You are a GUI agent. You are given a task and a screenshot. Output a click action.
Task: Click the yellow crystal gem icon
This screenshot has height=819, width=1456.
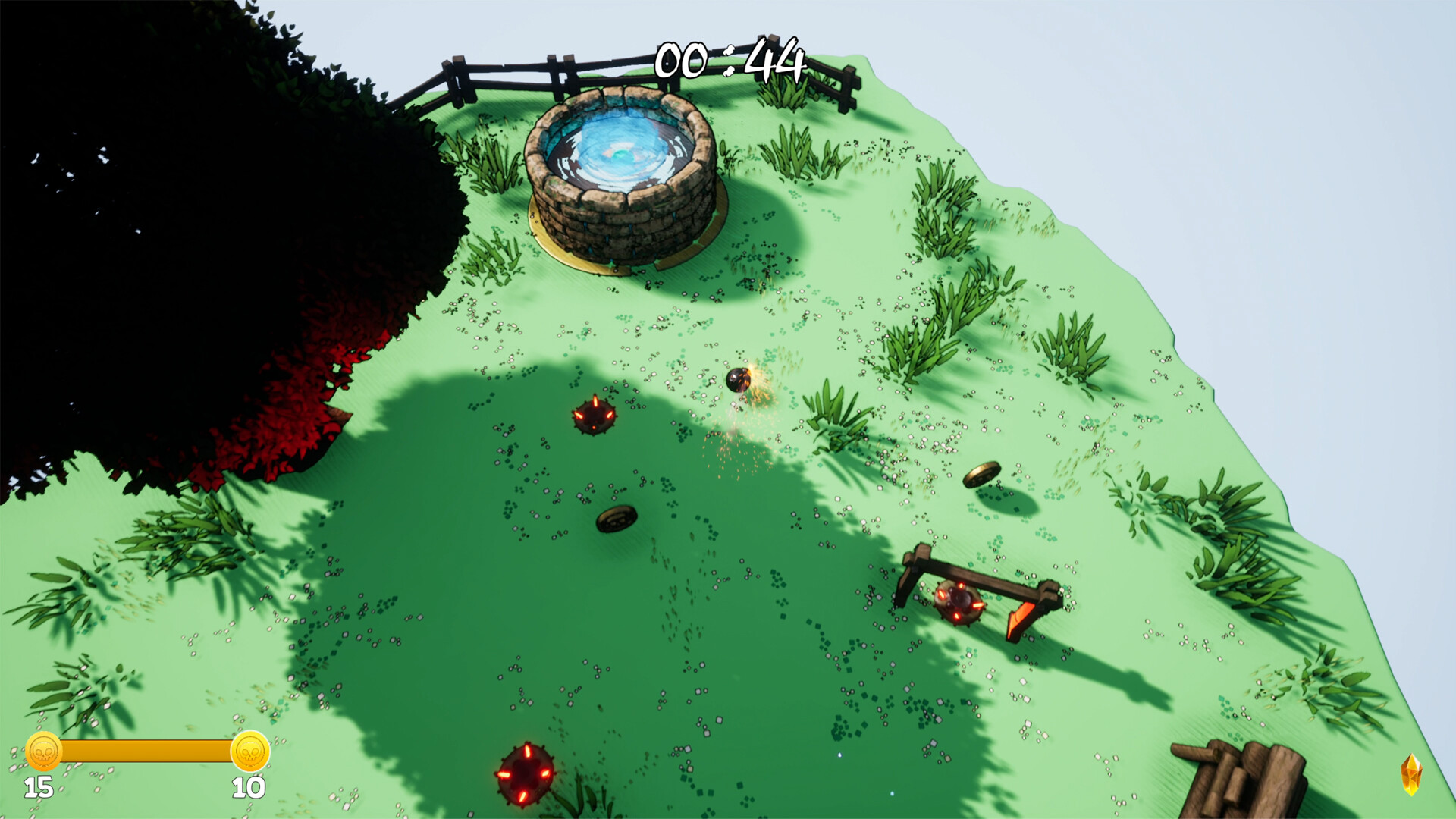[x=1410, y=774]
